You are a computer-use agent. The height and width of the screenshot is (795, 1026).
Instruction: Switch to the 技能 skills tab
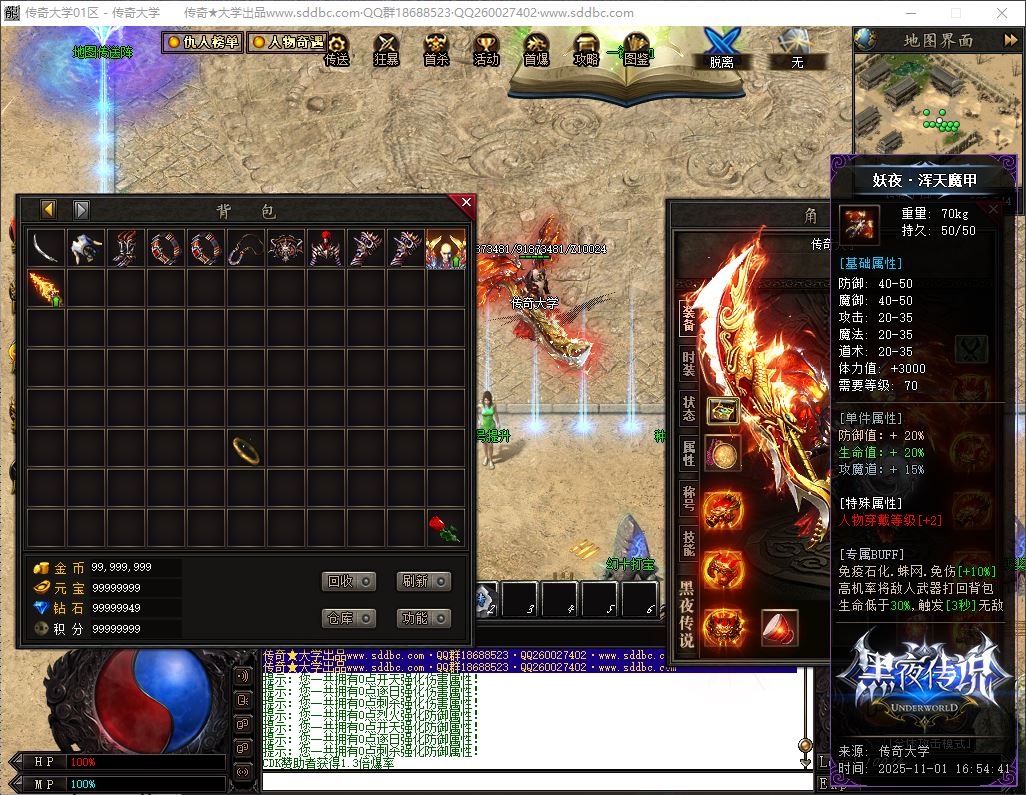[688, 542]
